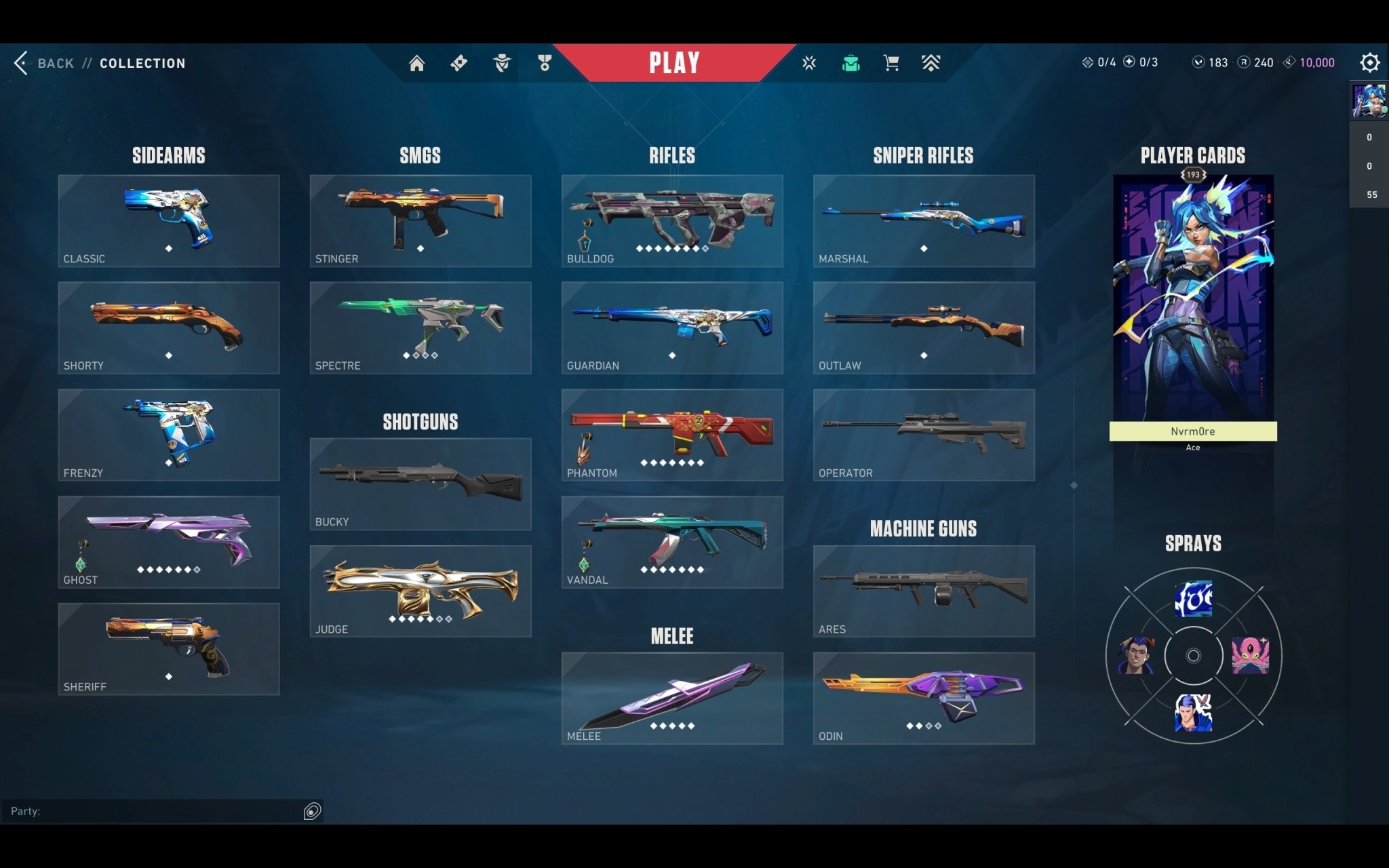This screenshot has width=1389, height=868.
Task: Choose the Odin machine gun tile
Action: tap(924, 698)
